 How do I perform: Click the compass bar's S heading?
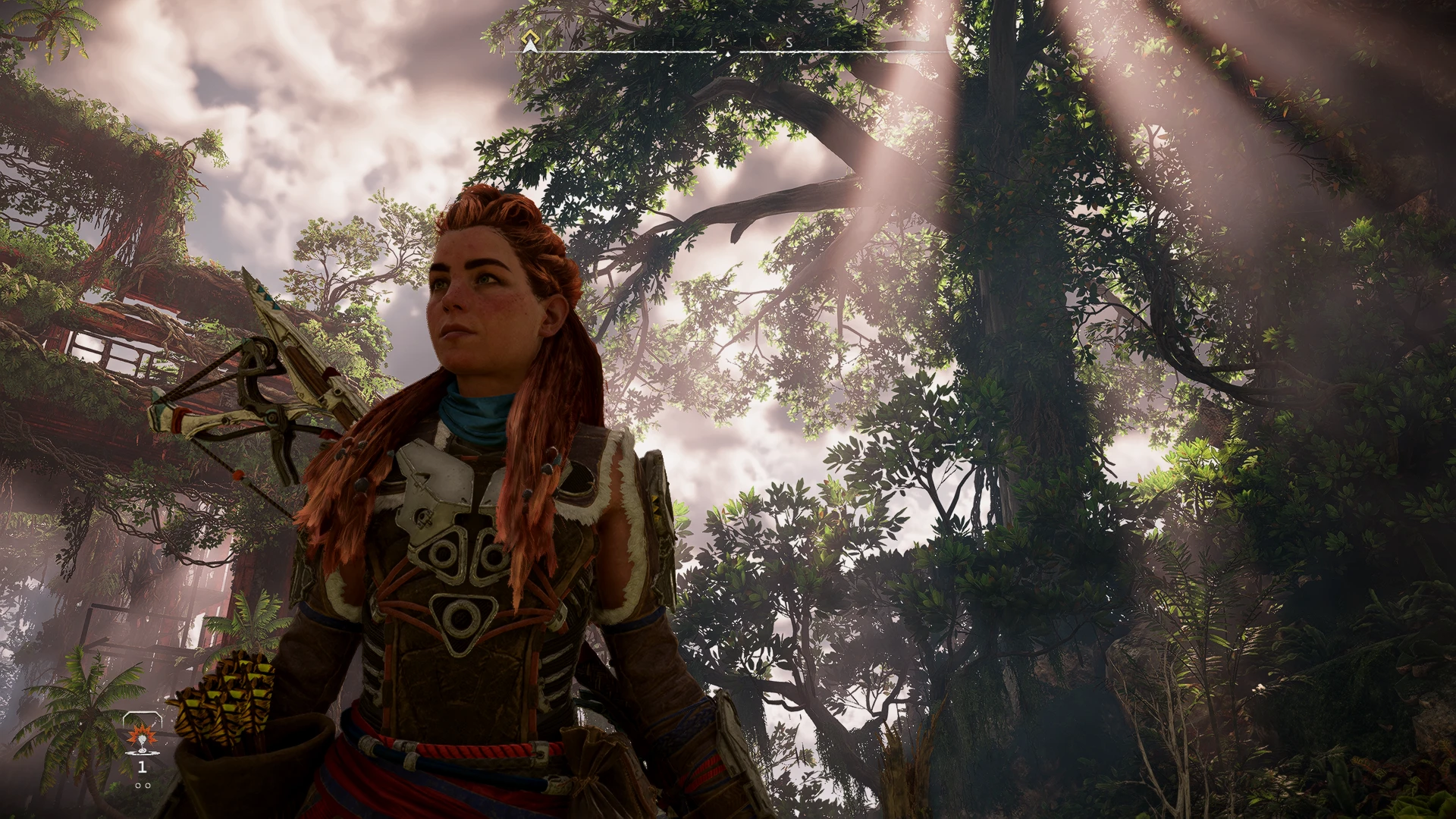pyautogui.click(x=789, y=43)
